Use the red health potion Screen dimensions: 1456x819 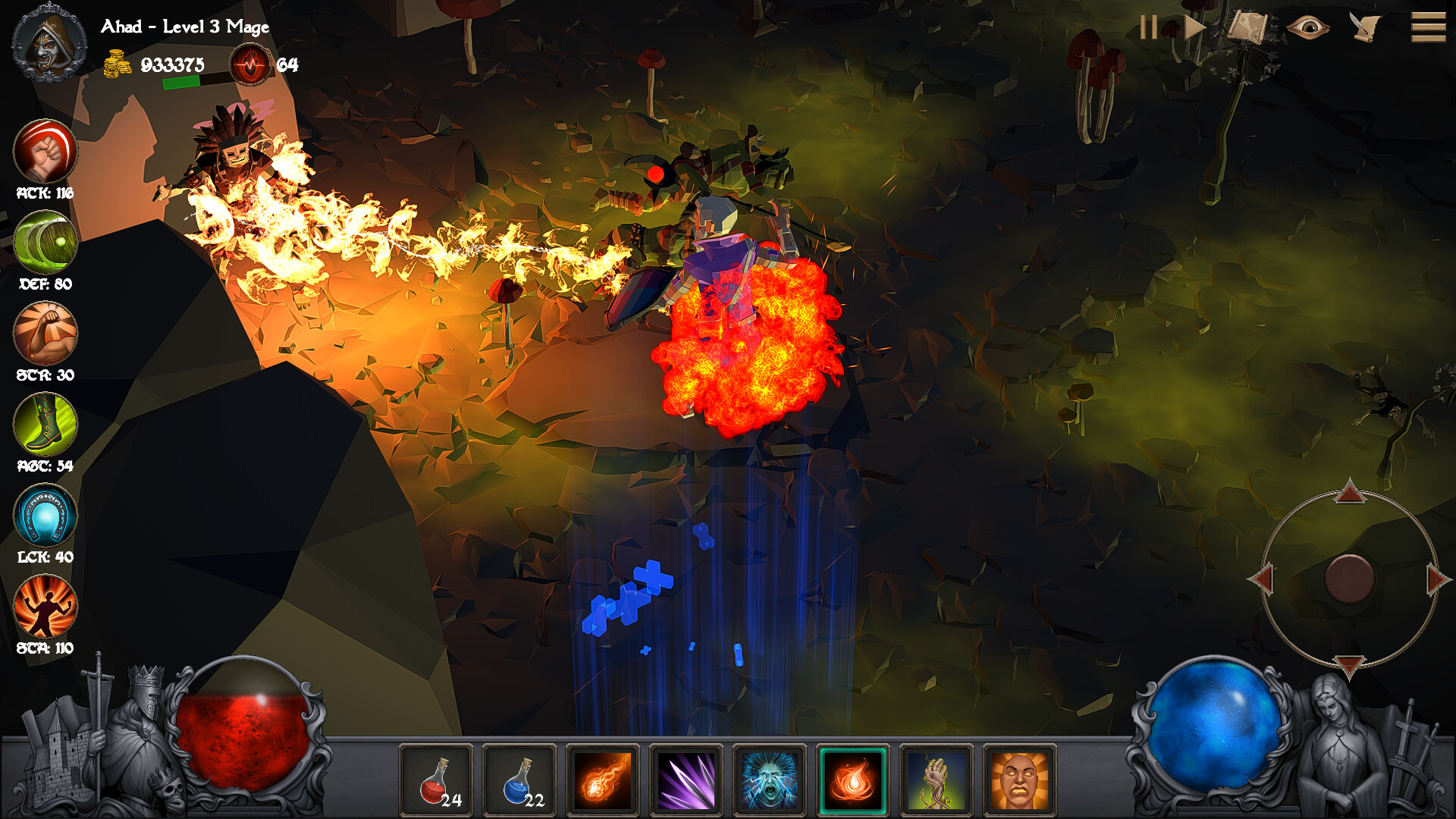436,781
